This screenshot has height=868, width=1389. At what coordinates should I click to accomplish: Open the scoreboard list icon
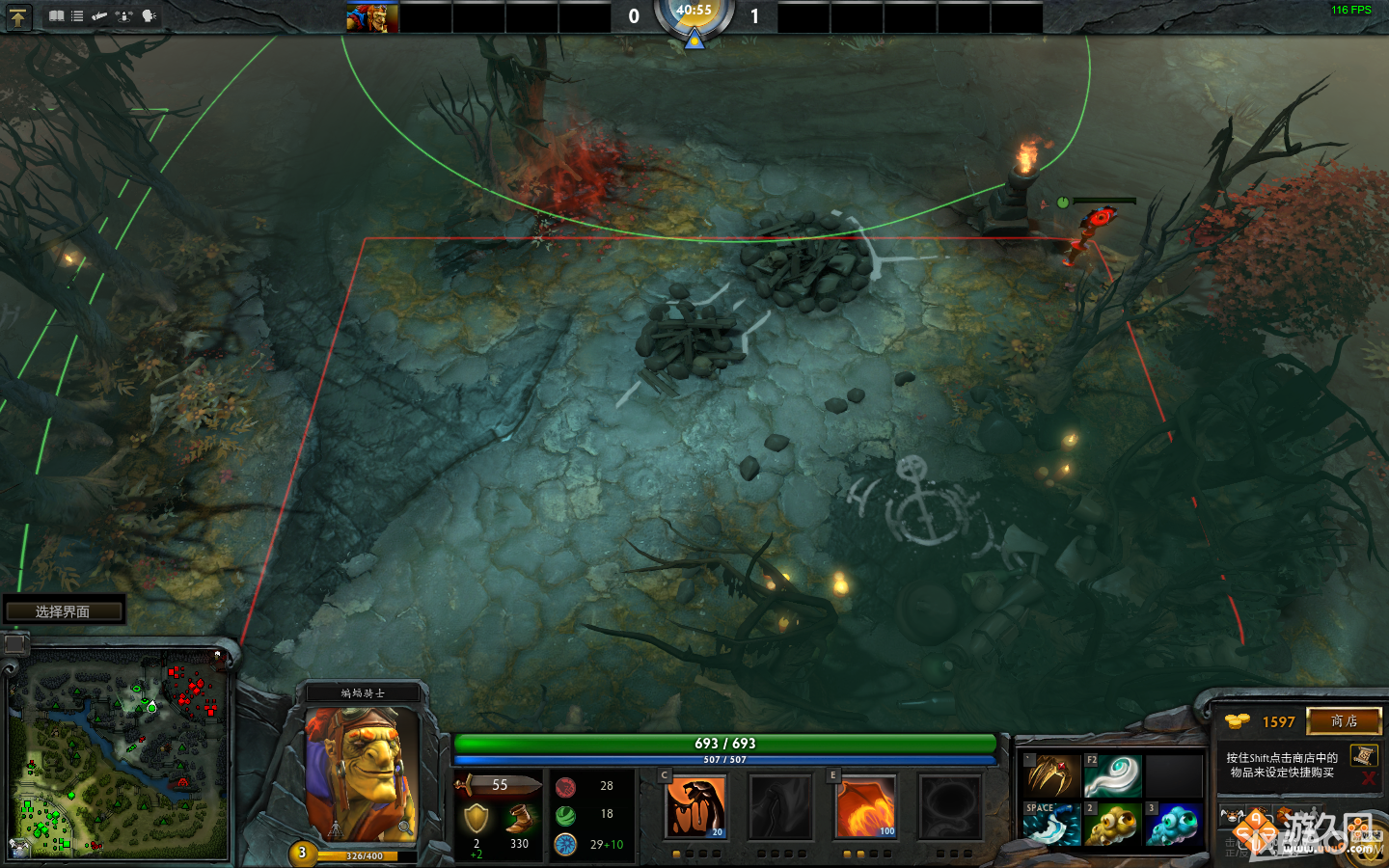(77, 16)
